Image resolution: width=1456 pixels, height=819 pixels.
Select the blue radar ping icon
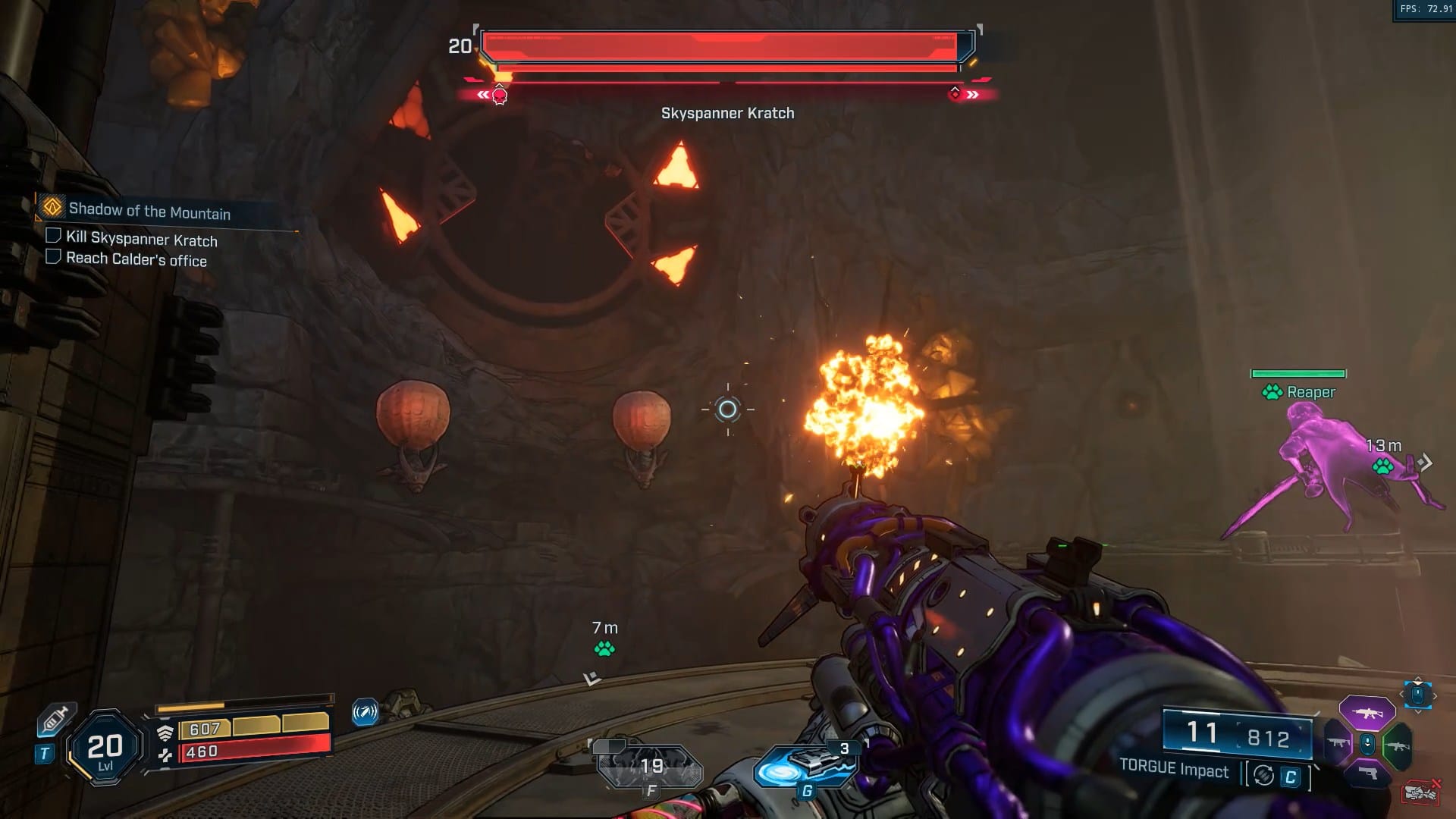365,713
